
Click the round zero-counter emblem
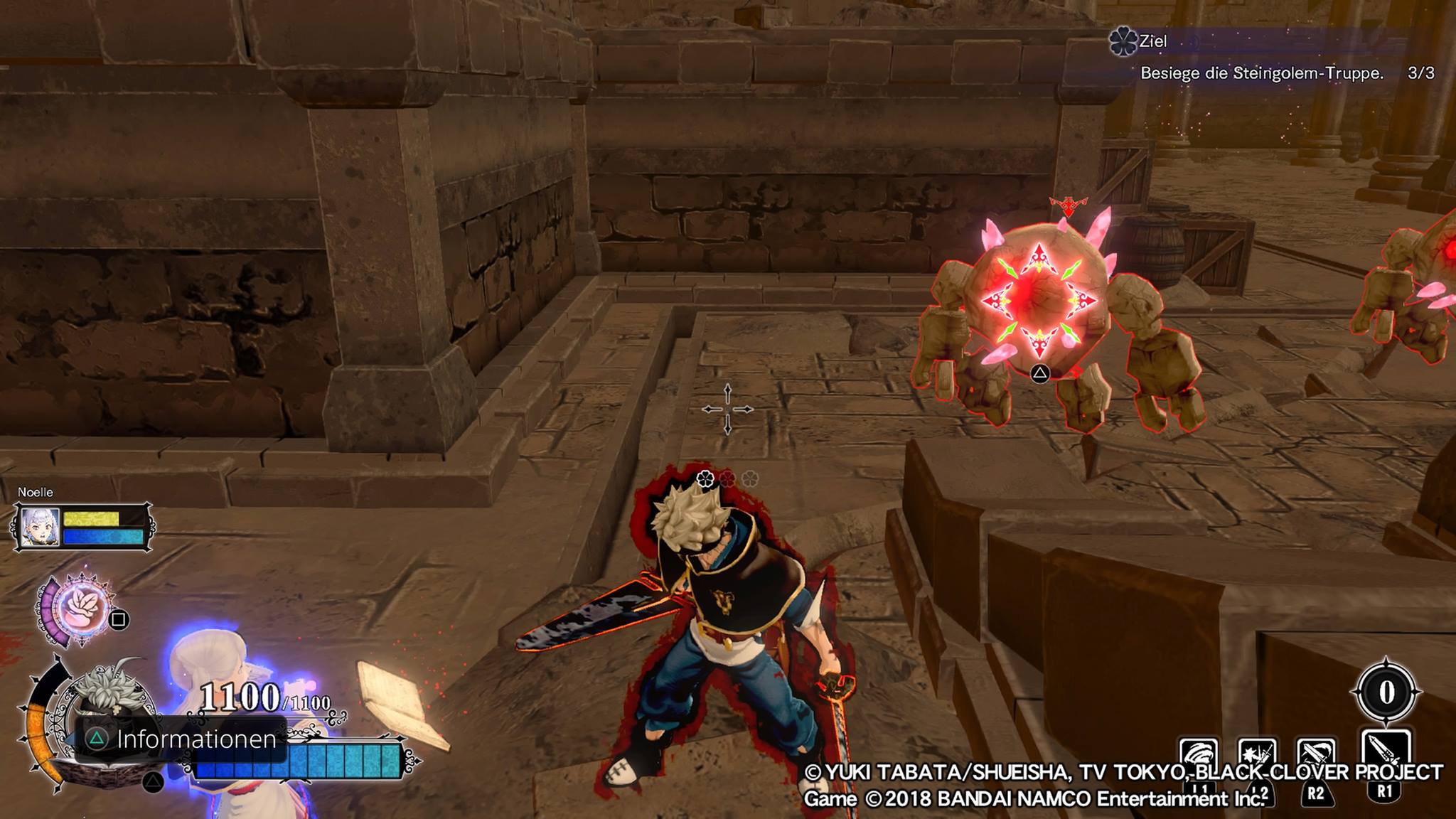tap(1386, 692)
